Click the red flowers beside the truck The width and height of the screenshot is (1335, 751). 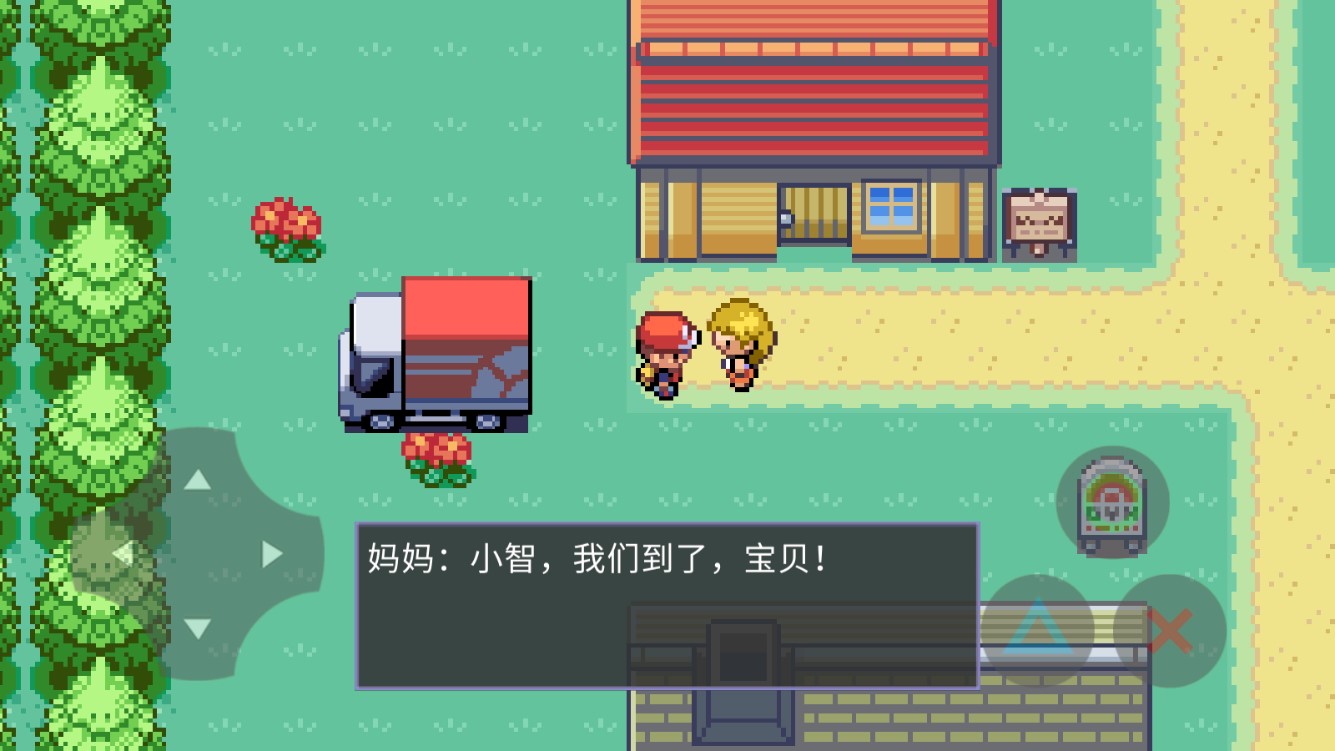(437, 455)
